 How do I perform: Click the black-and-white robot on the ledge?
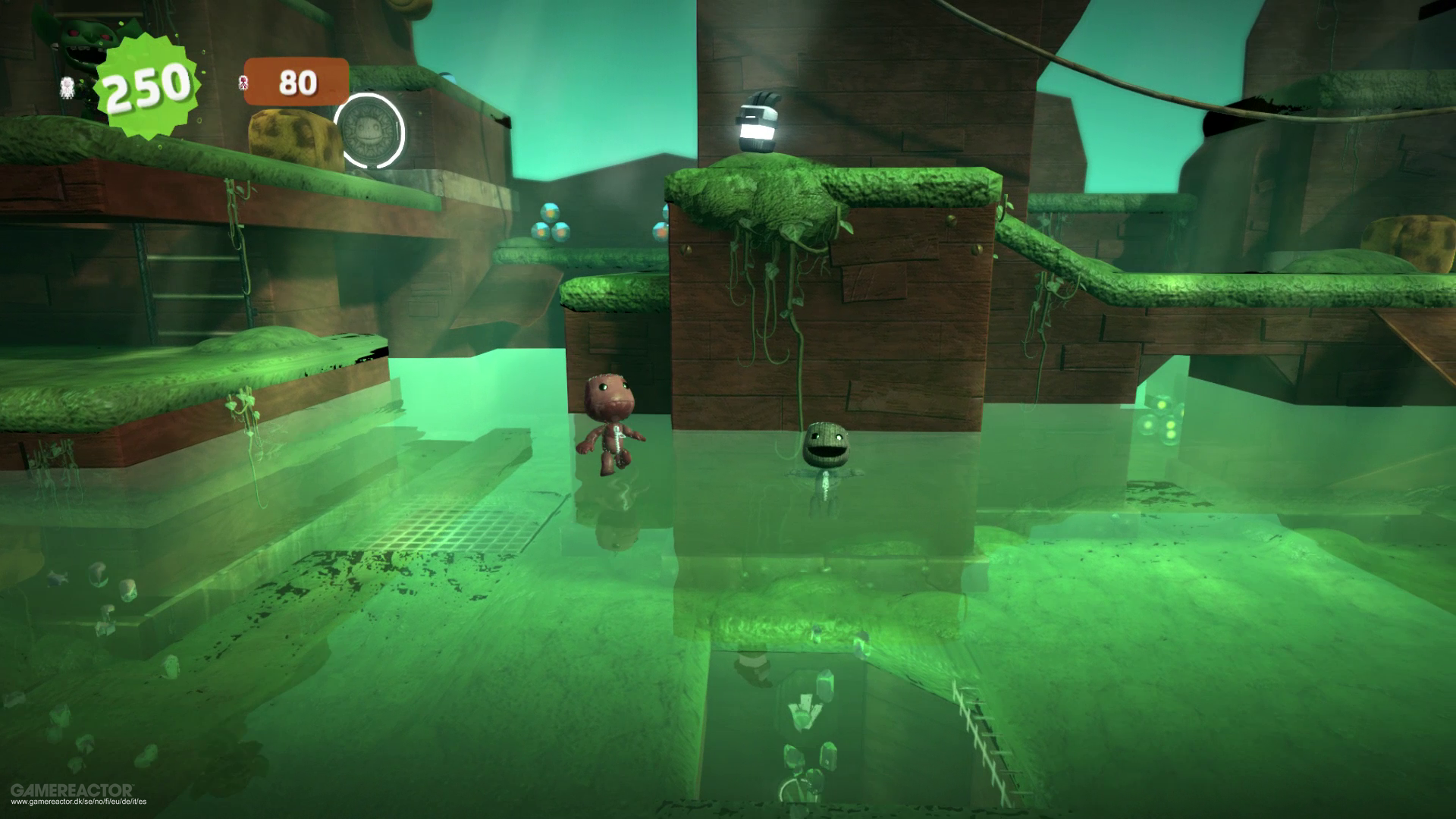click(x=758, y=121)
